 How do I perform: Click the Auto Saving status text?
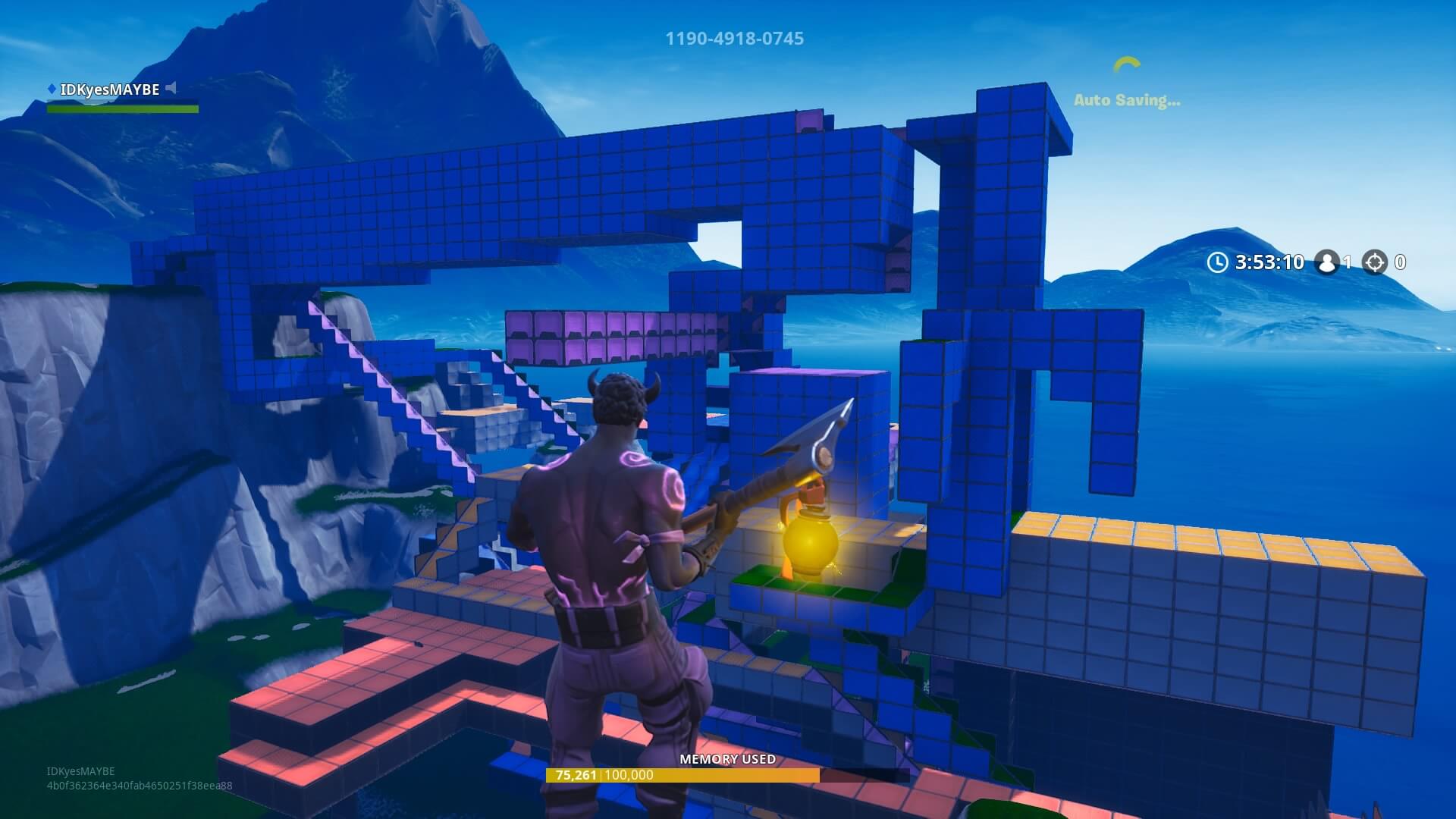tap(1128, 99)
